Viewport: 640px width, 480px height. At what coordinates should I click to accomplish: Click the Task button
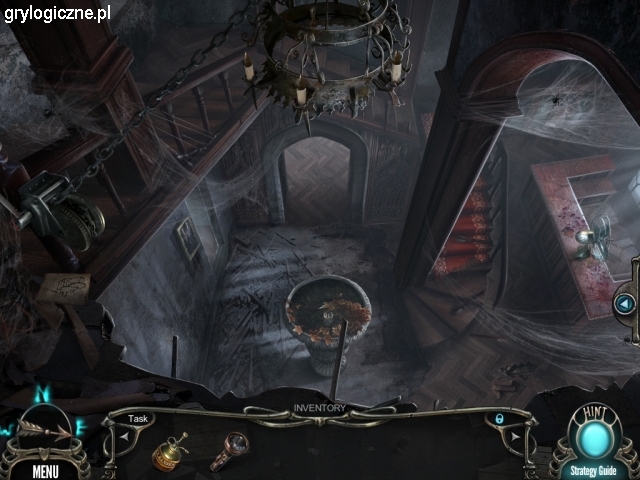tap(138, 419)
